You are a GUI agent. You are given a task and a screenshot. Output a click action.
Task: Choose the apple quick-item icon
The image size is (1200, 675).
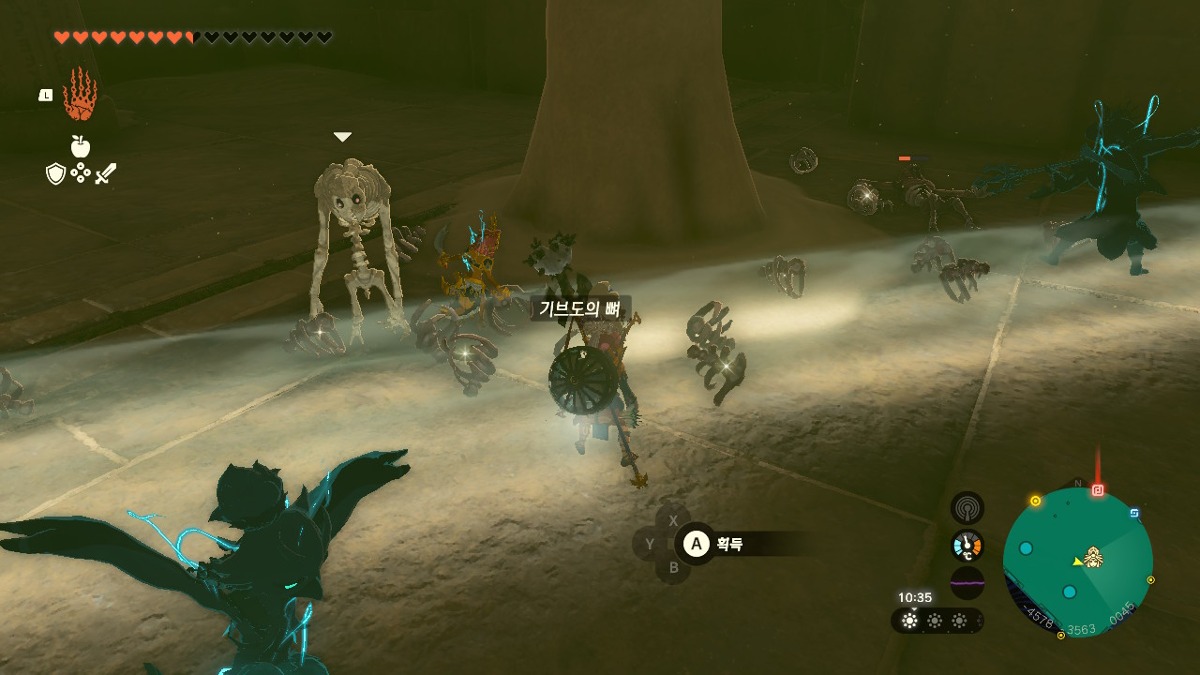pyautogui.click(x=81, y=147)
